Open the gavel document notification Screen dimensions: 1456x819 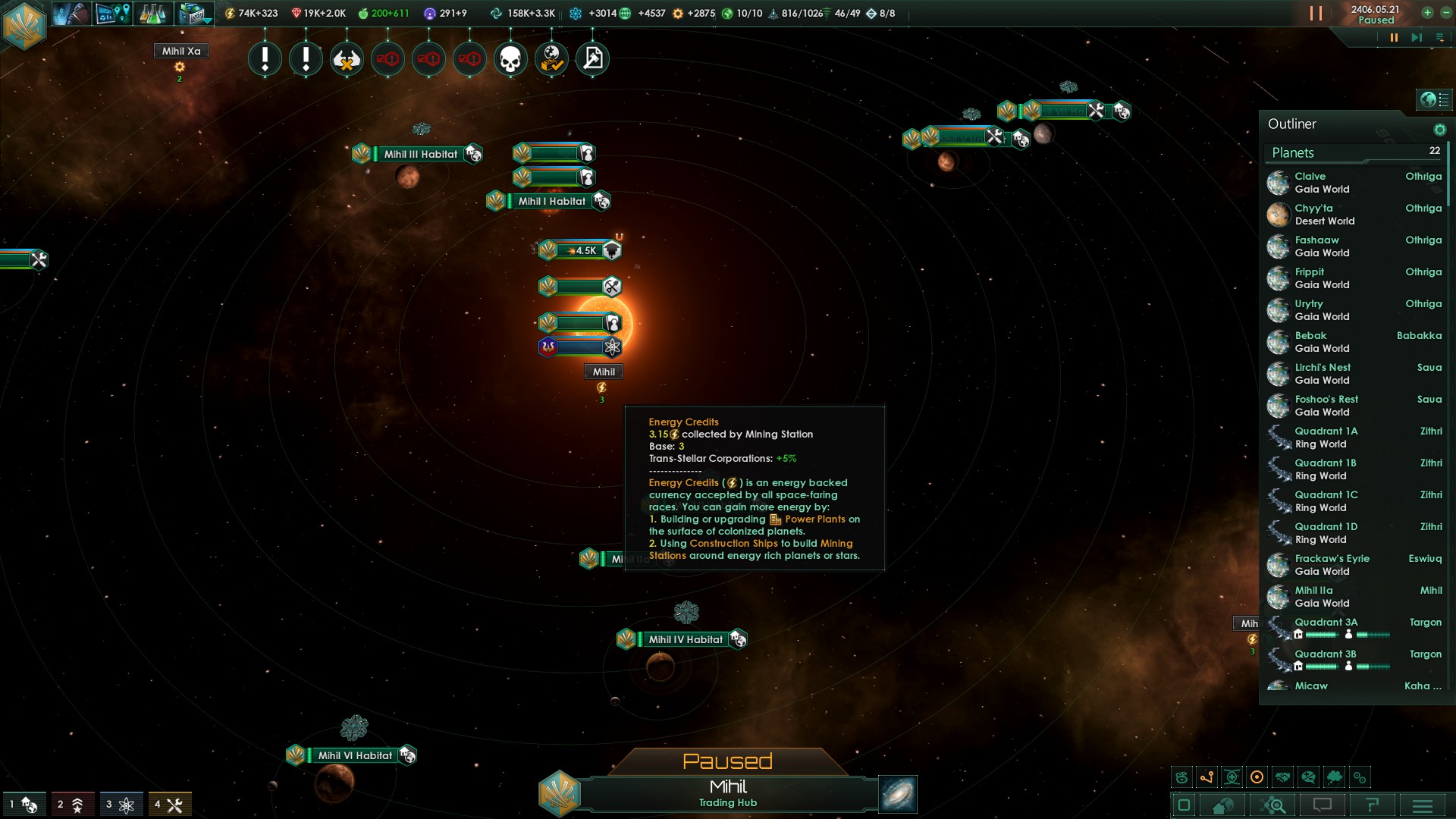click(x=592, y=58)
